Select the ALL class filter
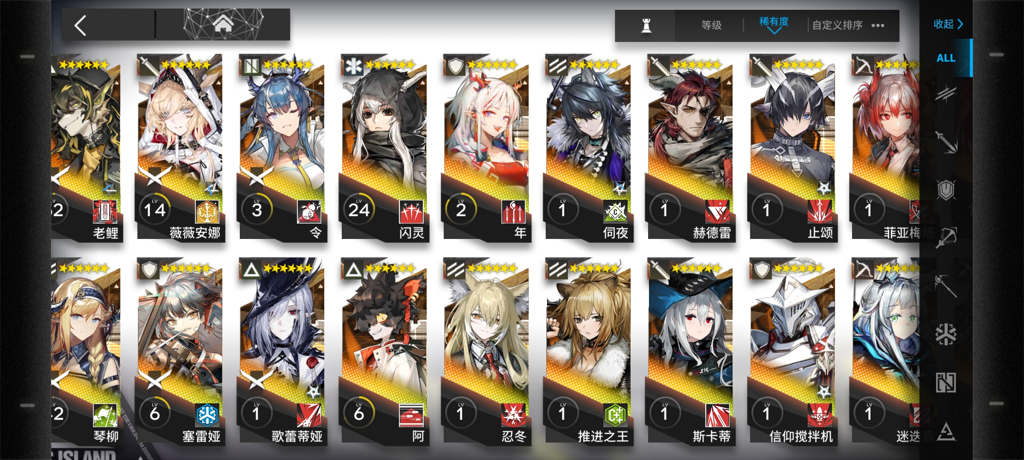 point(946,58)
